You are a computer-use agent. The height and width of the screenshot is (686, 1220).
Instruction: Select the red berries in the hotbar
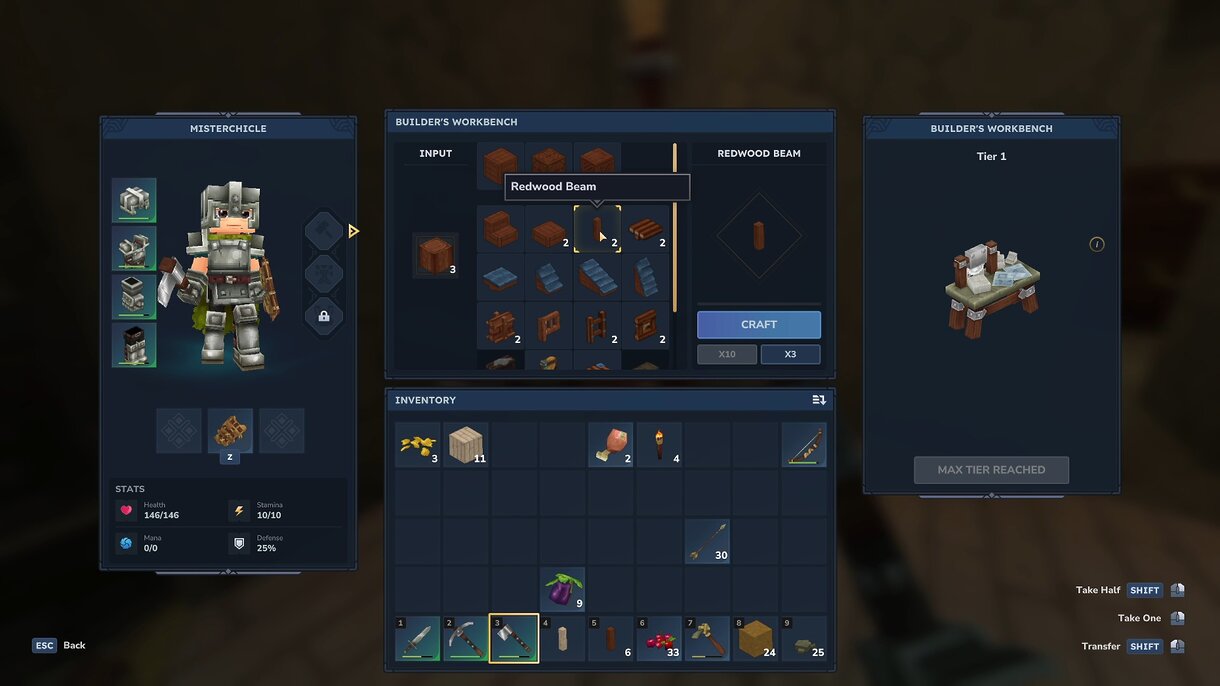click(x=659, y=638)
